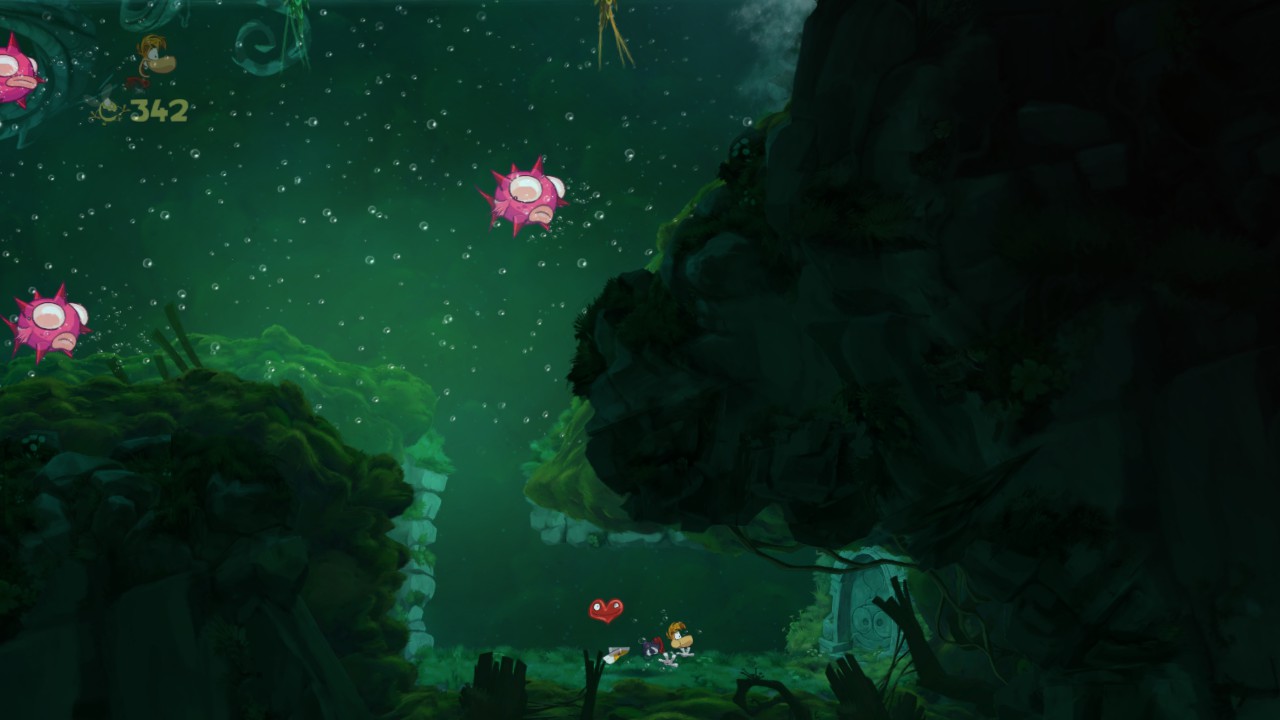Click the smiling red heart power-up
This screenshot has width=1280, height=720.
point(604,607)
